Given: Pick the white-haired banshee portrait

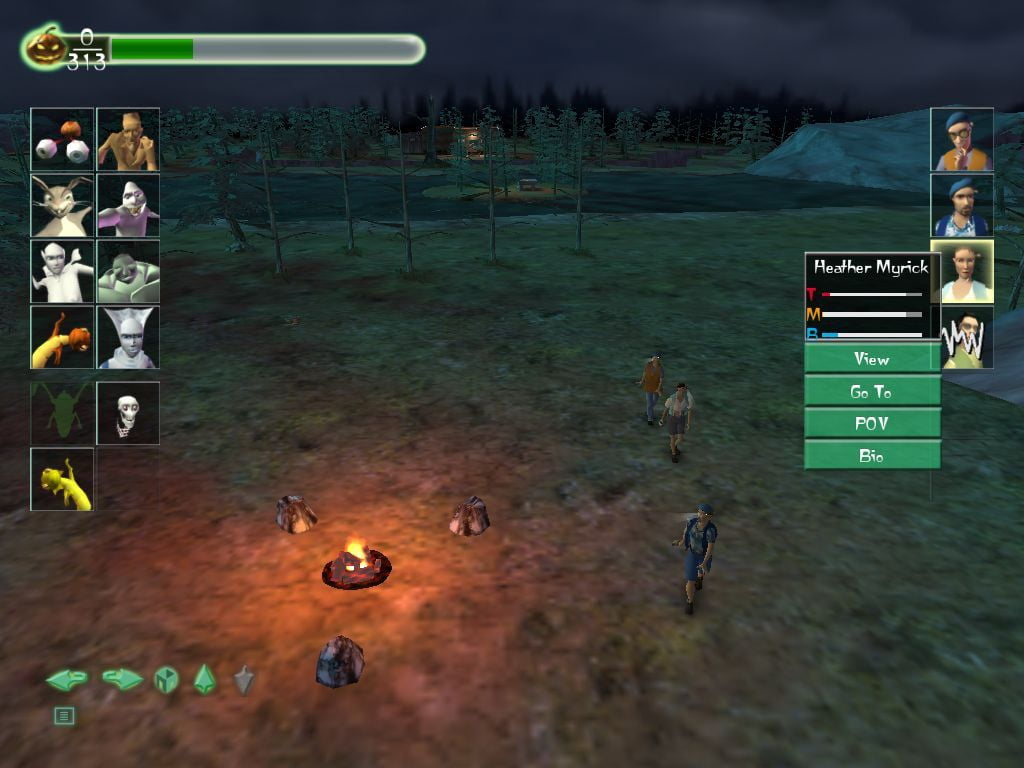Looking at the screenshot, I should tap(128, 337).
